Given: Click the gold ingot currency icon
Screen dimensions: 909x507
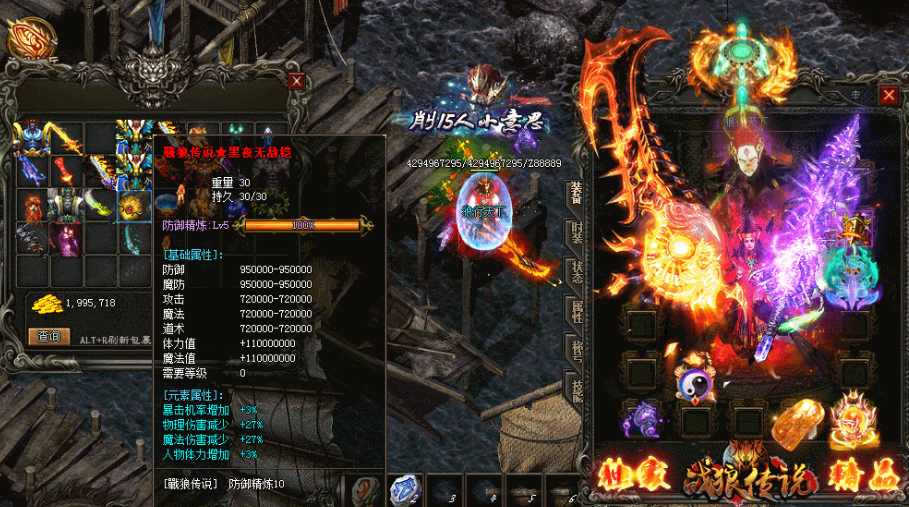Looking at the screenshot, I should click(x=43, y=303).
